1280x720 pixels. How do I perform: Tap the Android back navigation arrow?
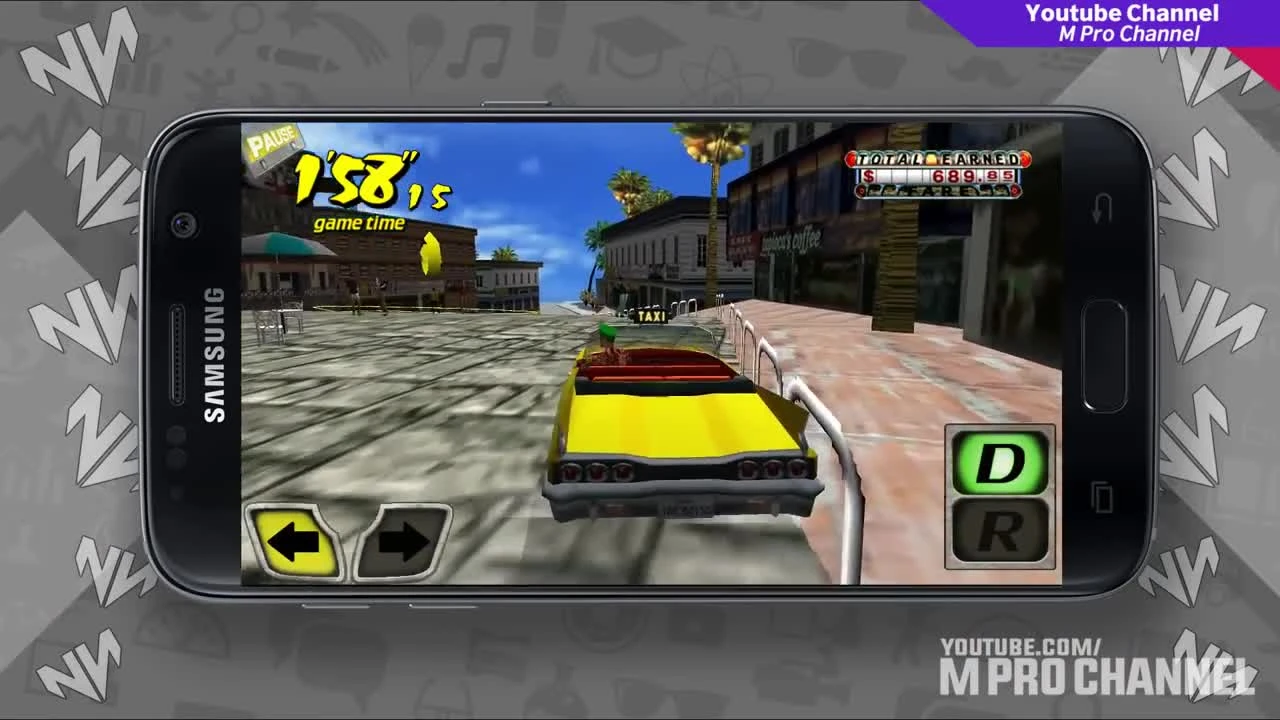coord(1102,206)
